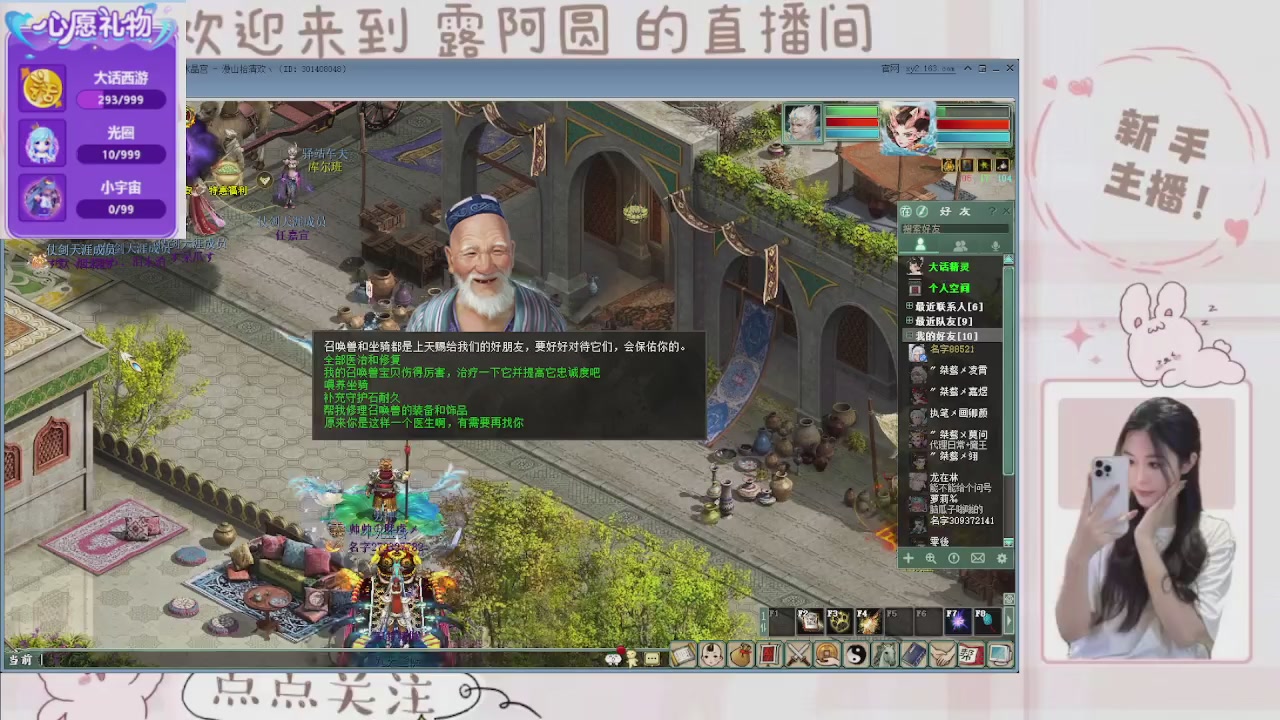This screenshot has width=1280, height=720.
Task: Select the 全部医治和修复 dialogue option
Action: pyautogui.click(x=360, y=360)
